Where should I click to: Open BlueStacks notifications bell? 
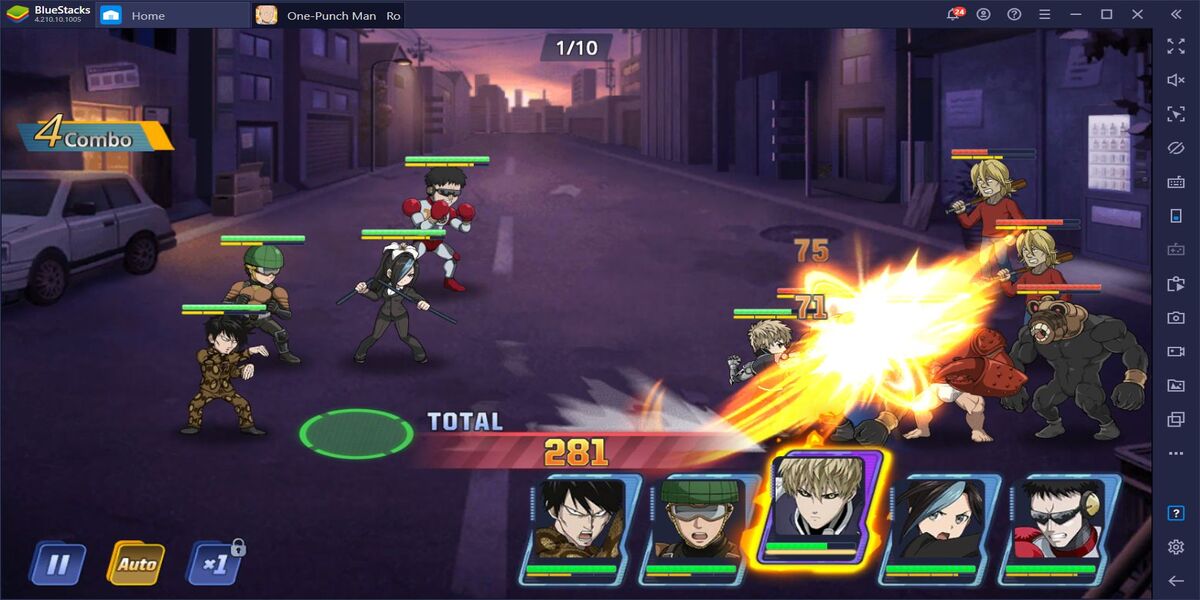(x=954, y=15)
